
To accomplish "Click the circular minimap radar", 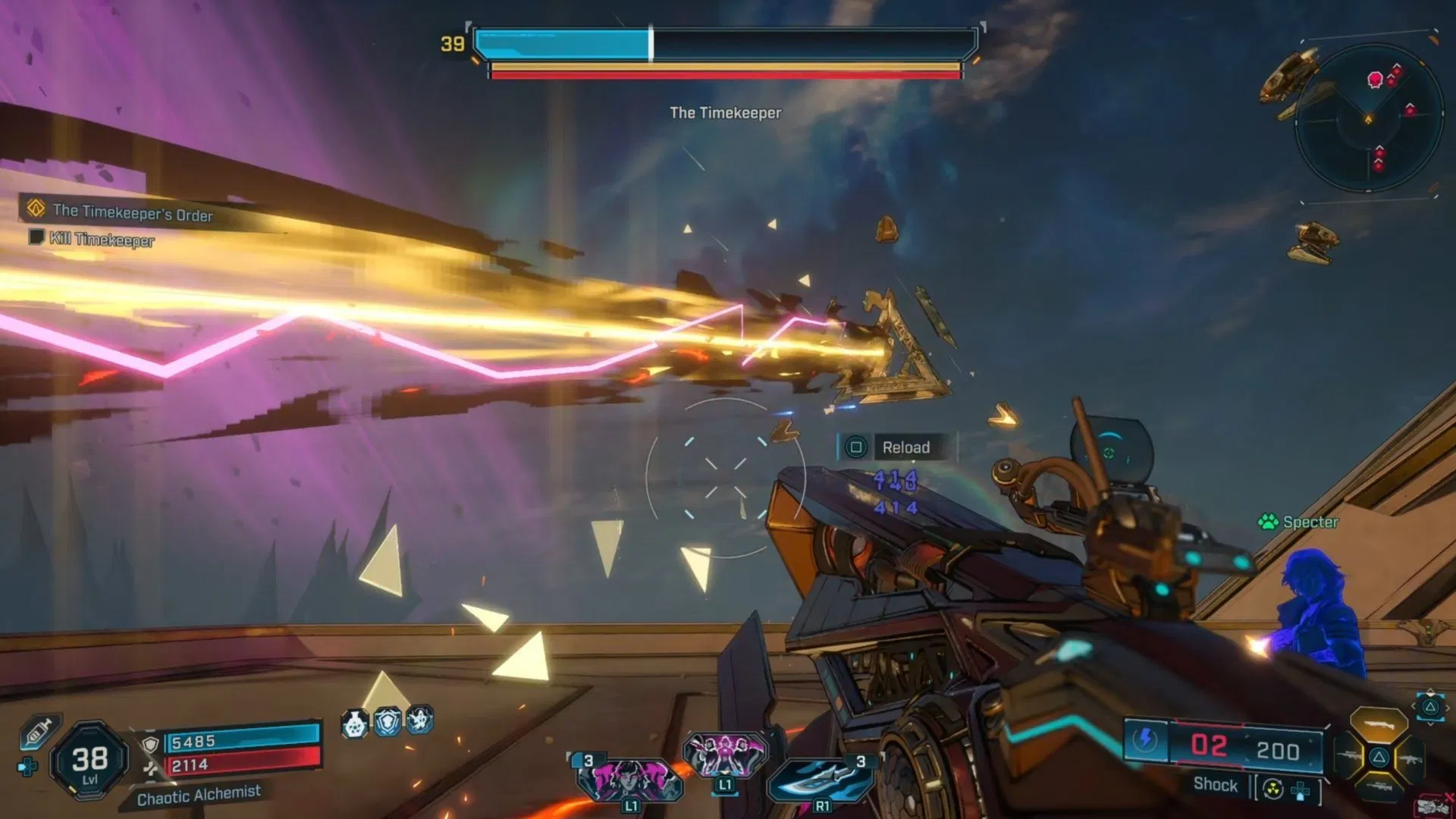I will (x=1368, y=119).
